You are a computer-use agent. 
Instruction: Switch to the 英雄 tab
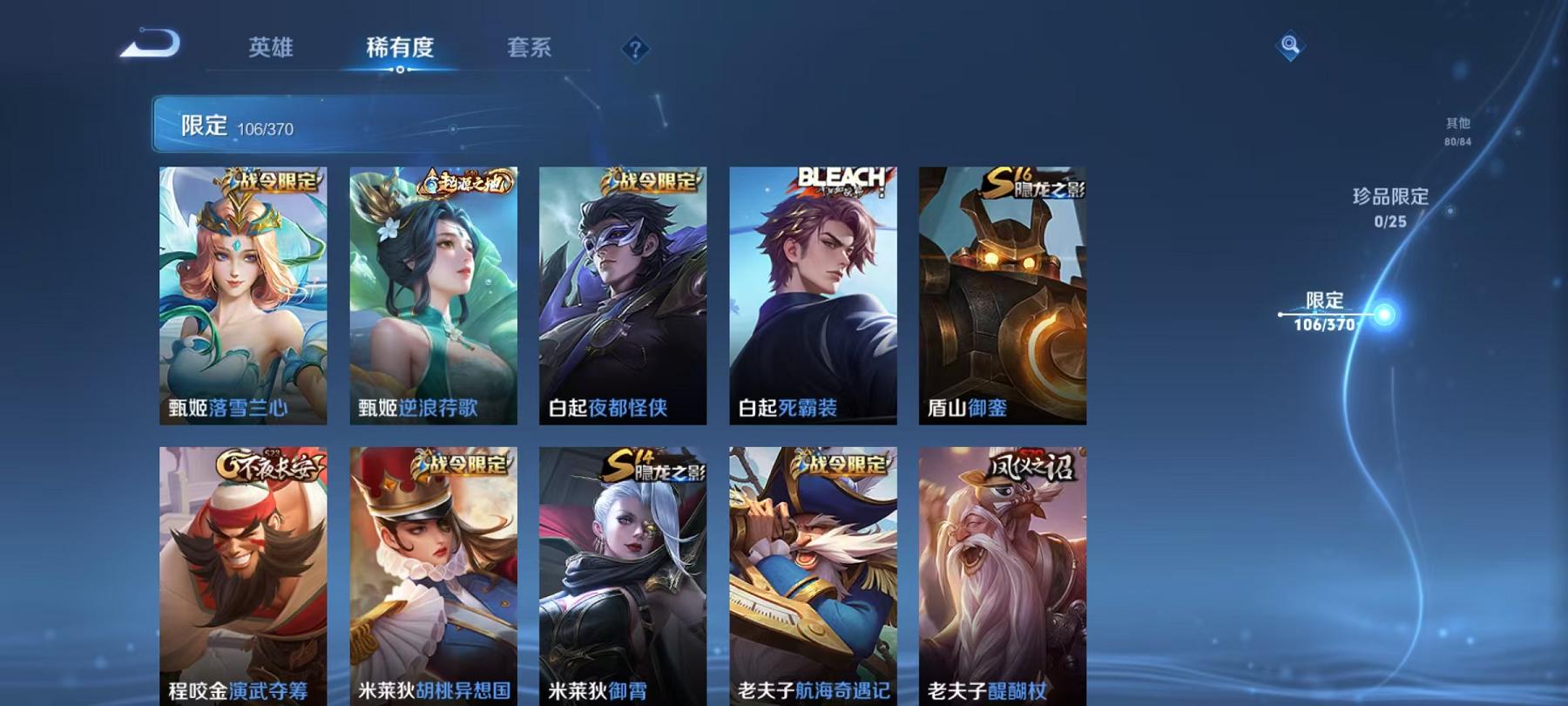pyautogui.click(x=271, y=48)
